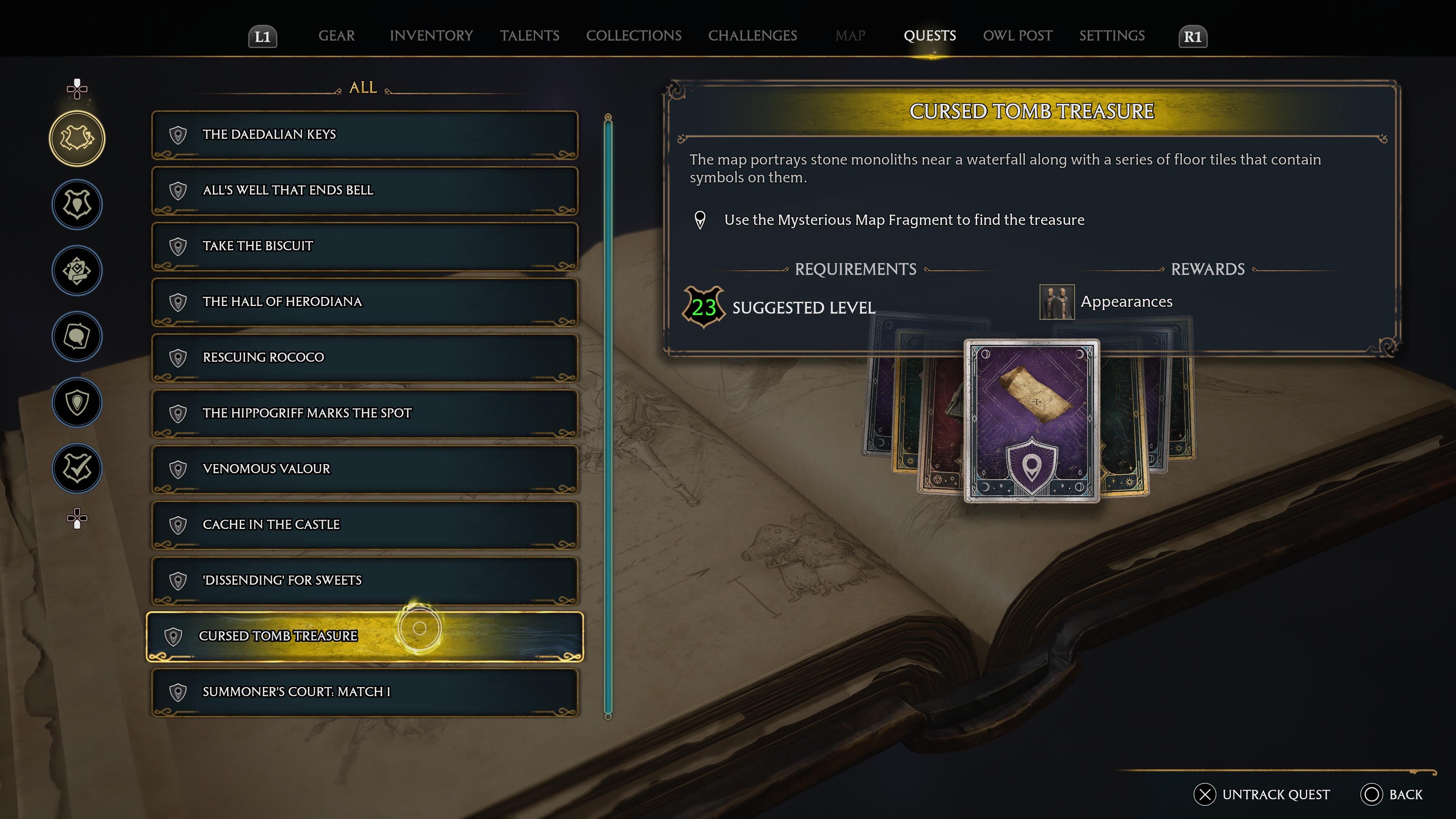Select the Venomous Valour quest
The width and height of the screenshot is (1456, 819).
coord(364,469)
